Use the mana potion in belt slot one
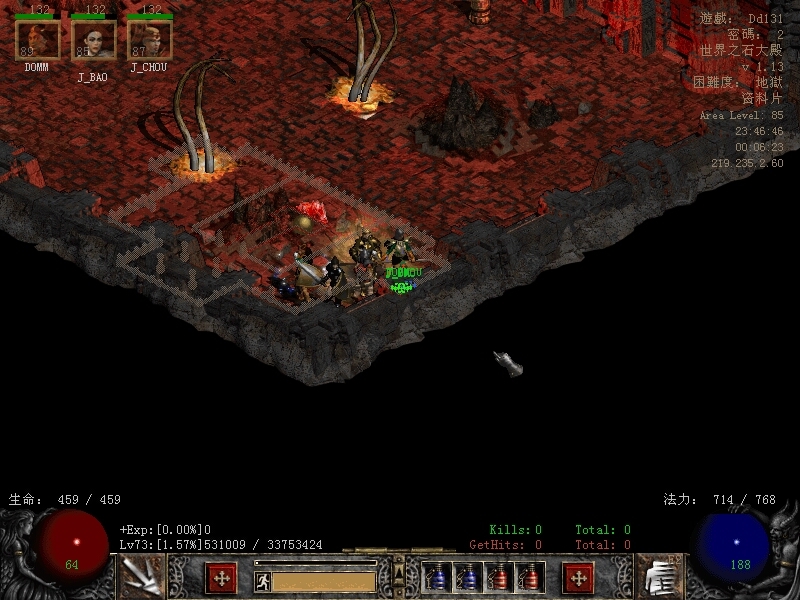The image size is (800, 600). pos(437,578)
